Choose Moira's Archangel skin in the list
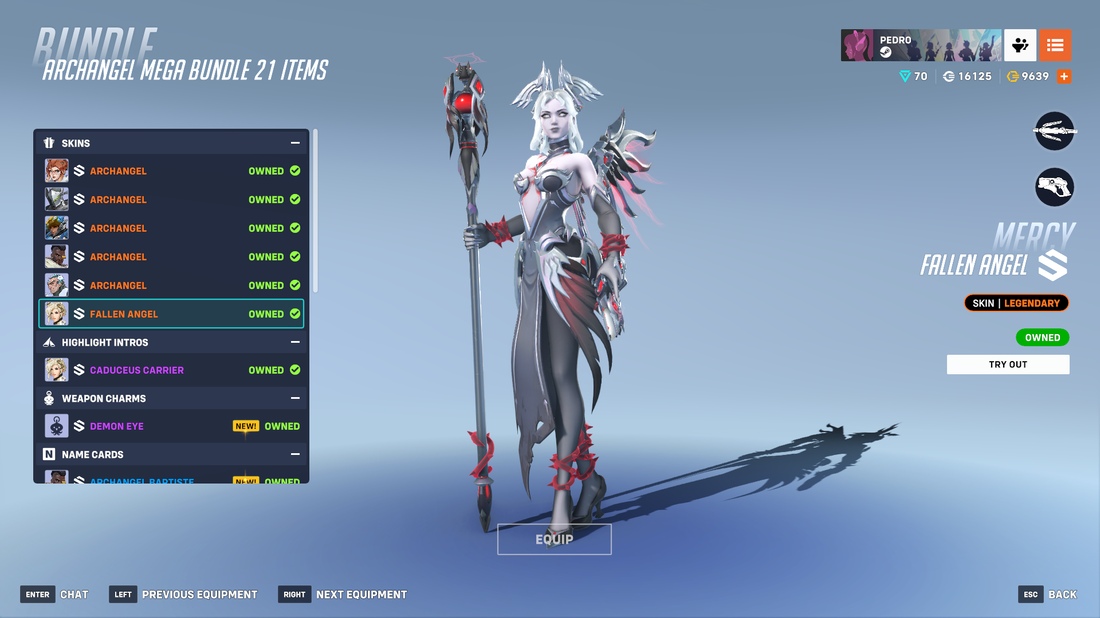 click(170, 171)
